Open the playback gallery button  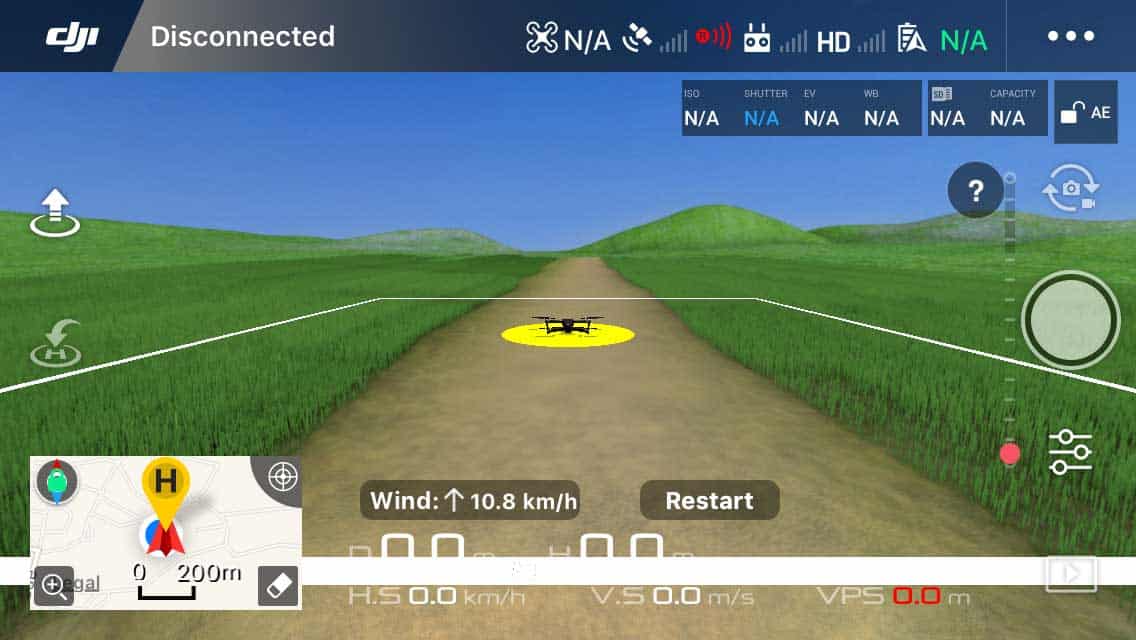1070,574
